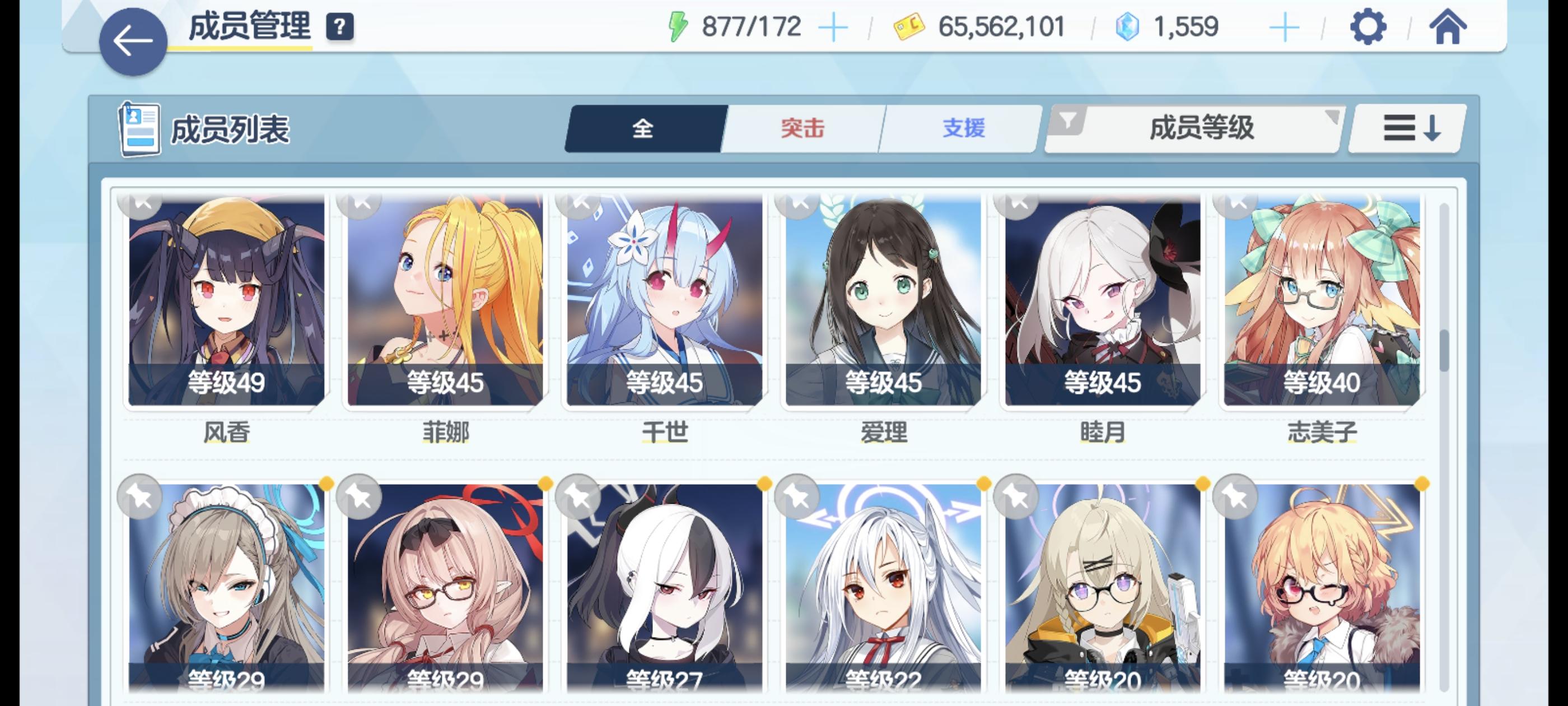Click the help question mark next to 成员管理

pos(341,26)
